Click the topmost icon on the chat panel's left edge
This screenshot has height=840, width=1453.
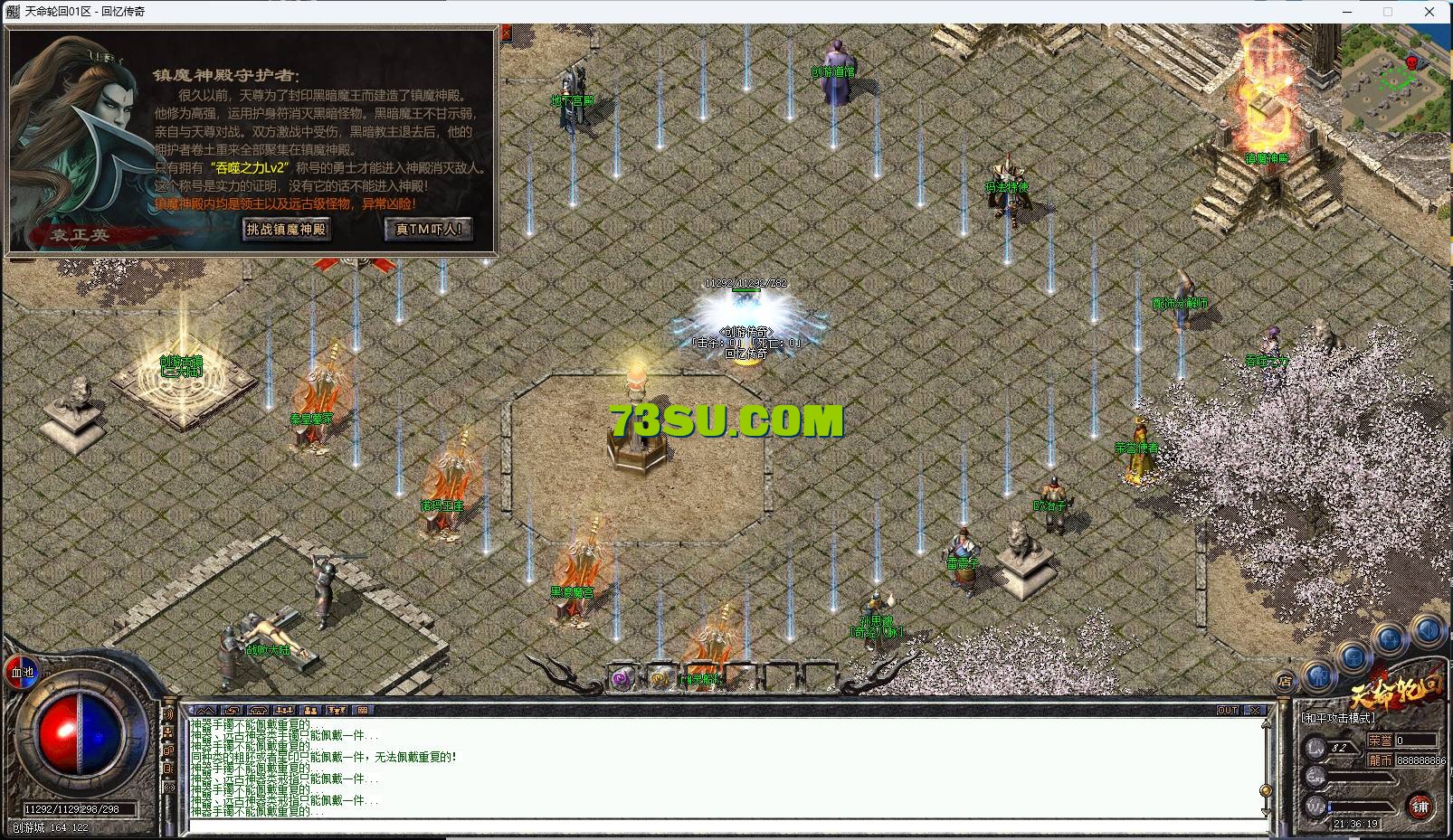pyautogui.click(x=169, y=713)
